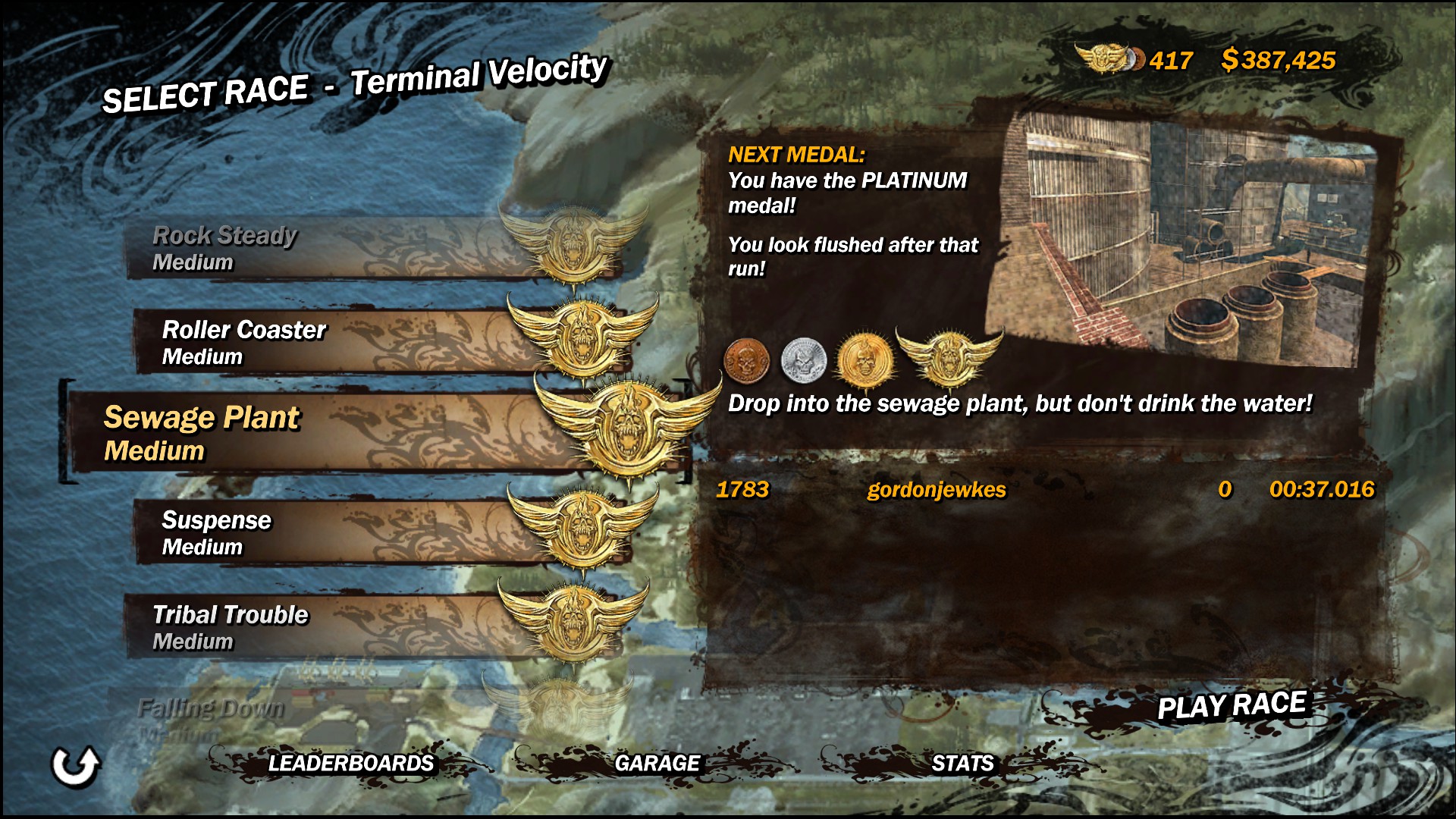Click the silver medal icon
1456x819 pixels.
(x=803, y=359)
